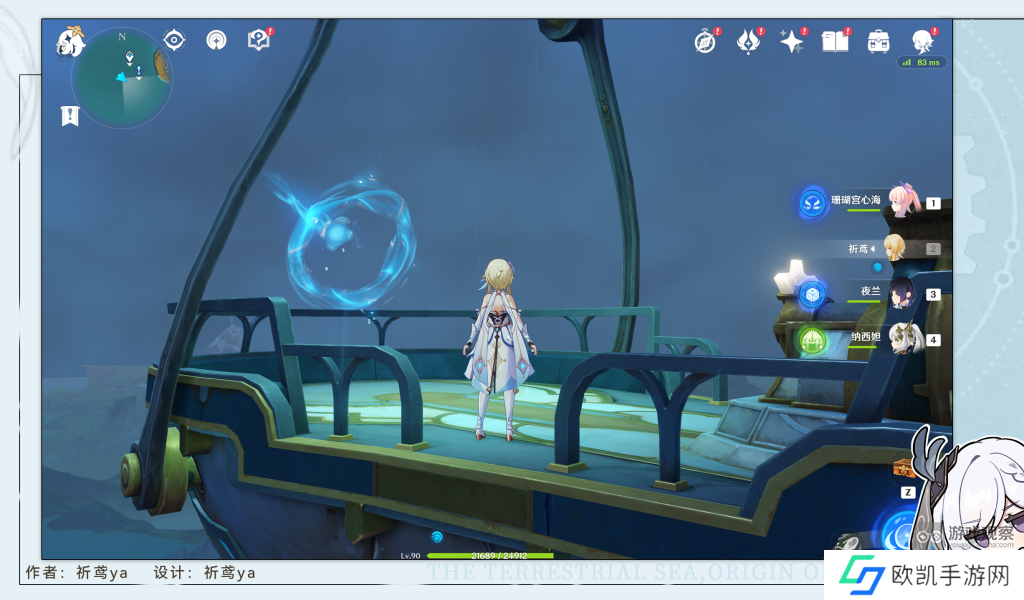The height and width of the screenshot is (600, 1024).
Task: Open the Adventurer Handbook book icon
Action: pos(834,42)
